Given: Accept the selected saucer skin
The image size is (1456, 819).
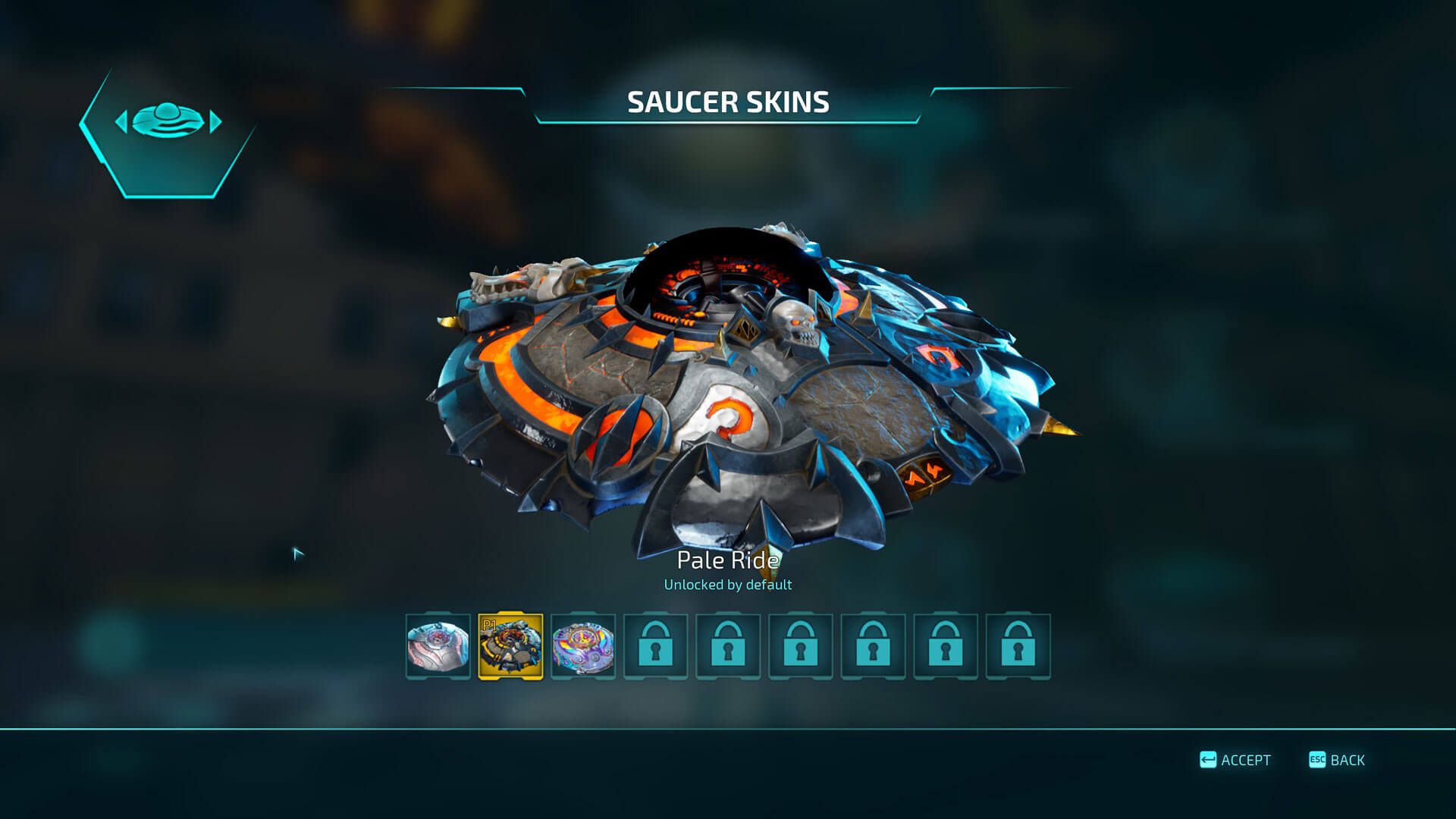Looking at the screenshot, I should click(x=1235, y=760).
